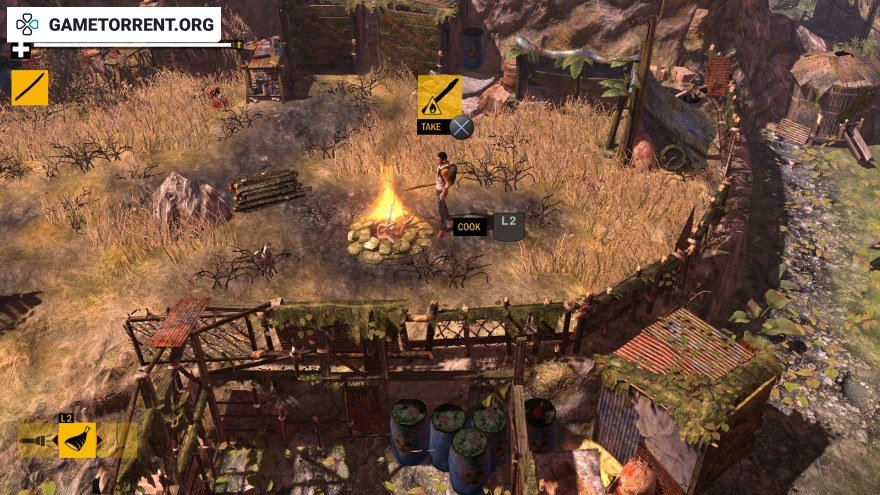Switch to the flashlight item slot
The height and width of the screenshot is (495, 880).
(x=36, y=440)
